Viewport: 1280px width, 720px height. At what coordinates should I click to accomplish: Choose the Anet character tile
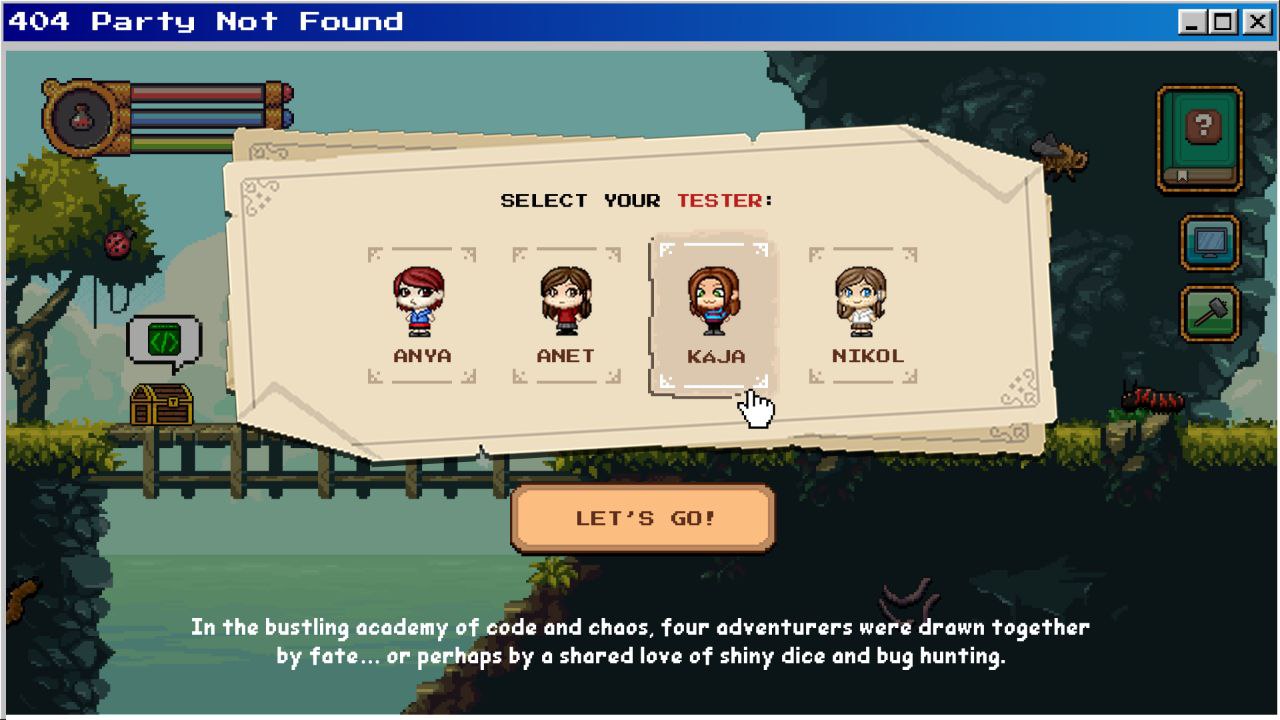click(566, 315)
